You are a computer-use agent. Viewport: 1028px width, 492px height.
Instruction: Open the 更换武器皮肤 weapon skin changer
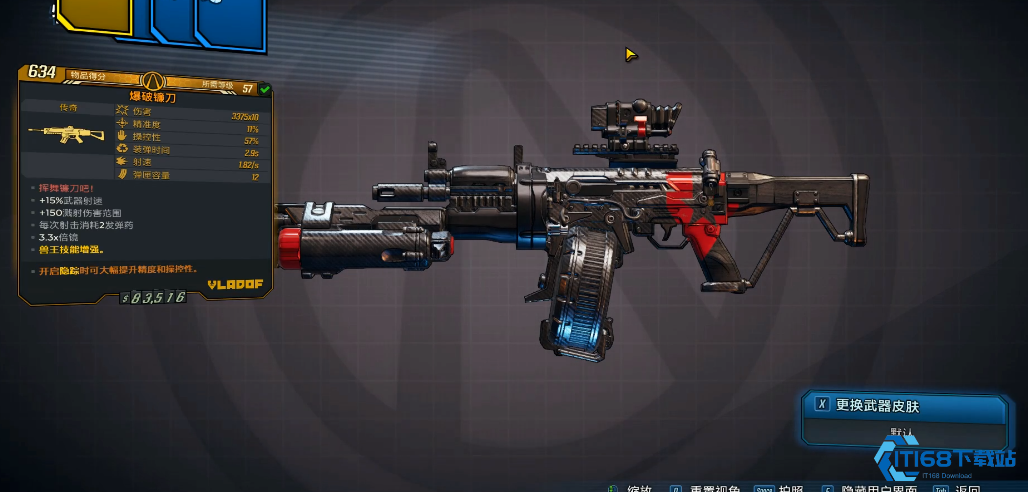point(905,405)
